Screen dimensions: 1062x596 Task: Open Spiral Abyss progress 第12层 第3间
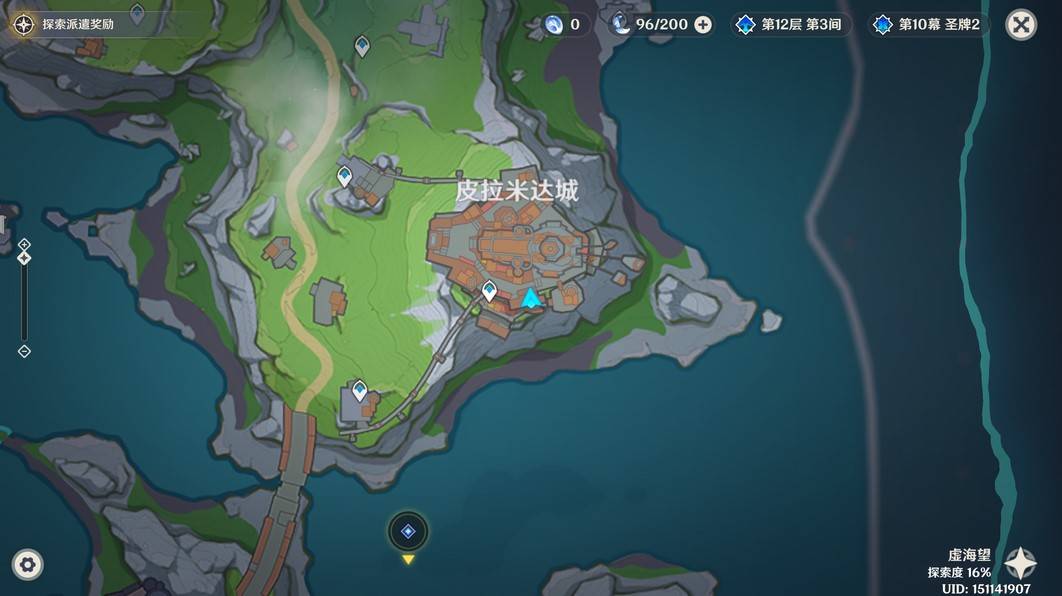(792, 25)
